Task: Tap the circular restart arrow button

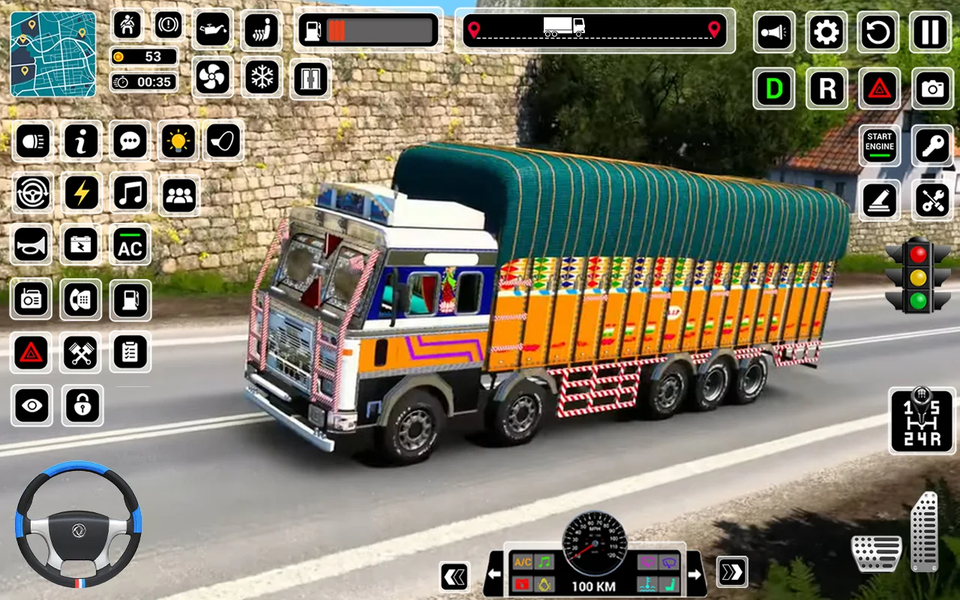Action: click(878, 33)
